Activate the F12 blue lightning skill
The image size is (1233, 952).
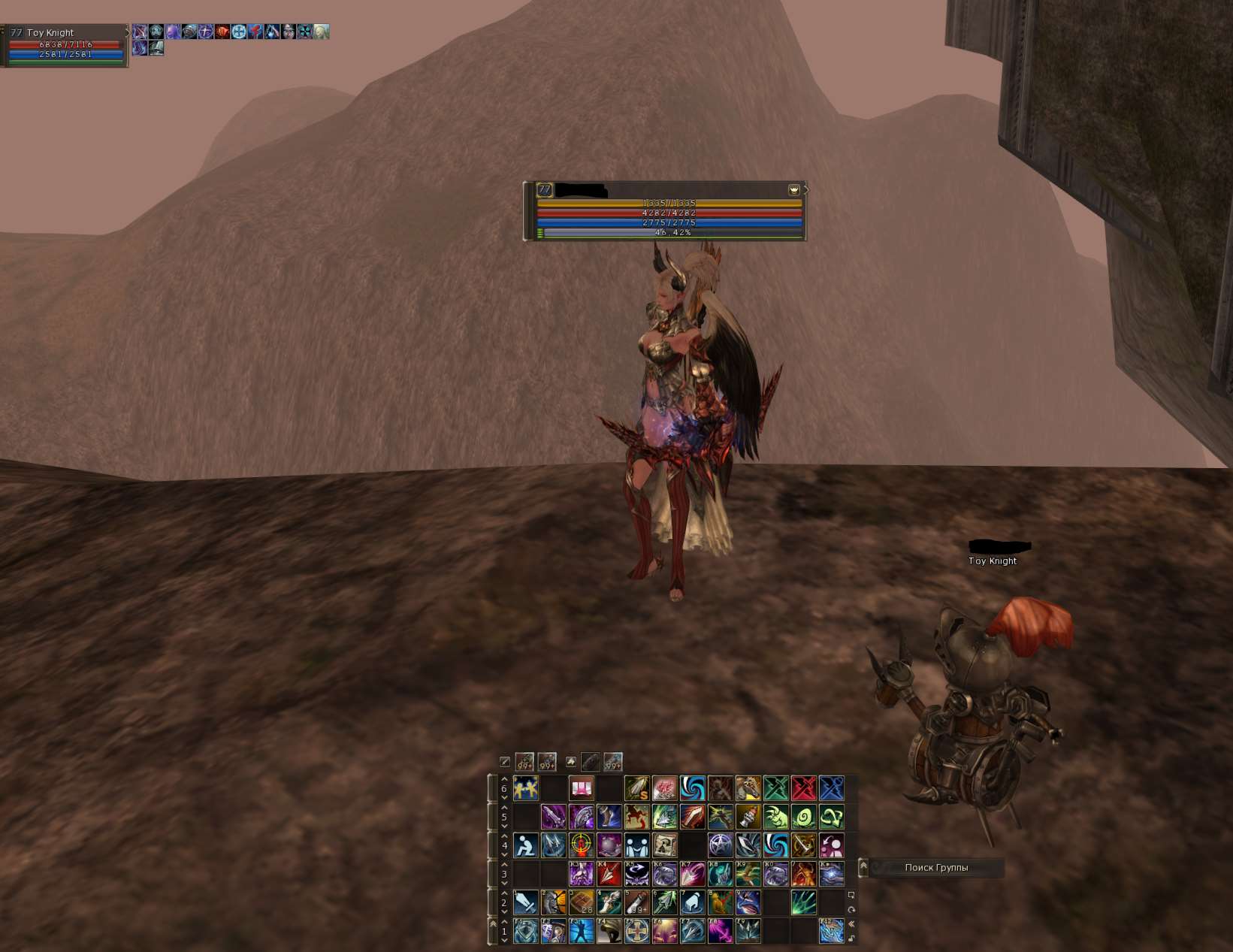point(831,931)
